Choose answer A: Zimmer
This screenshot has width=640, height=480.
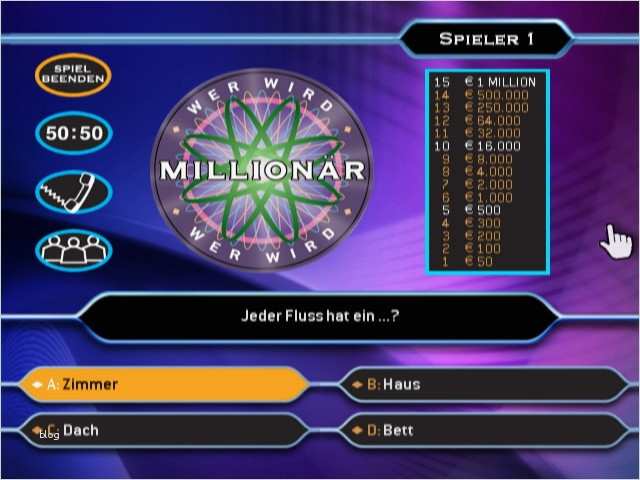click(165, 384)
